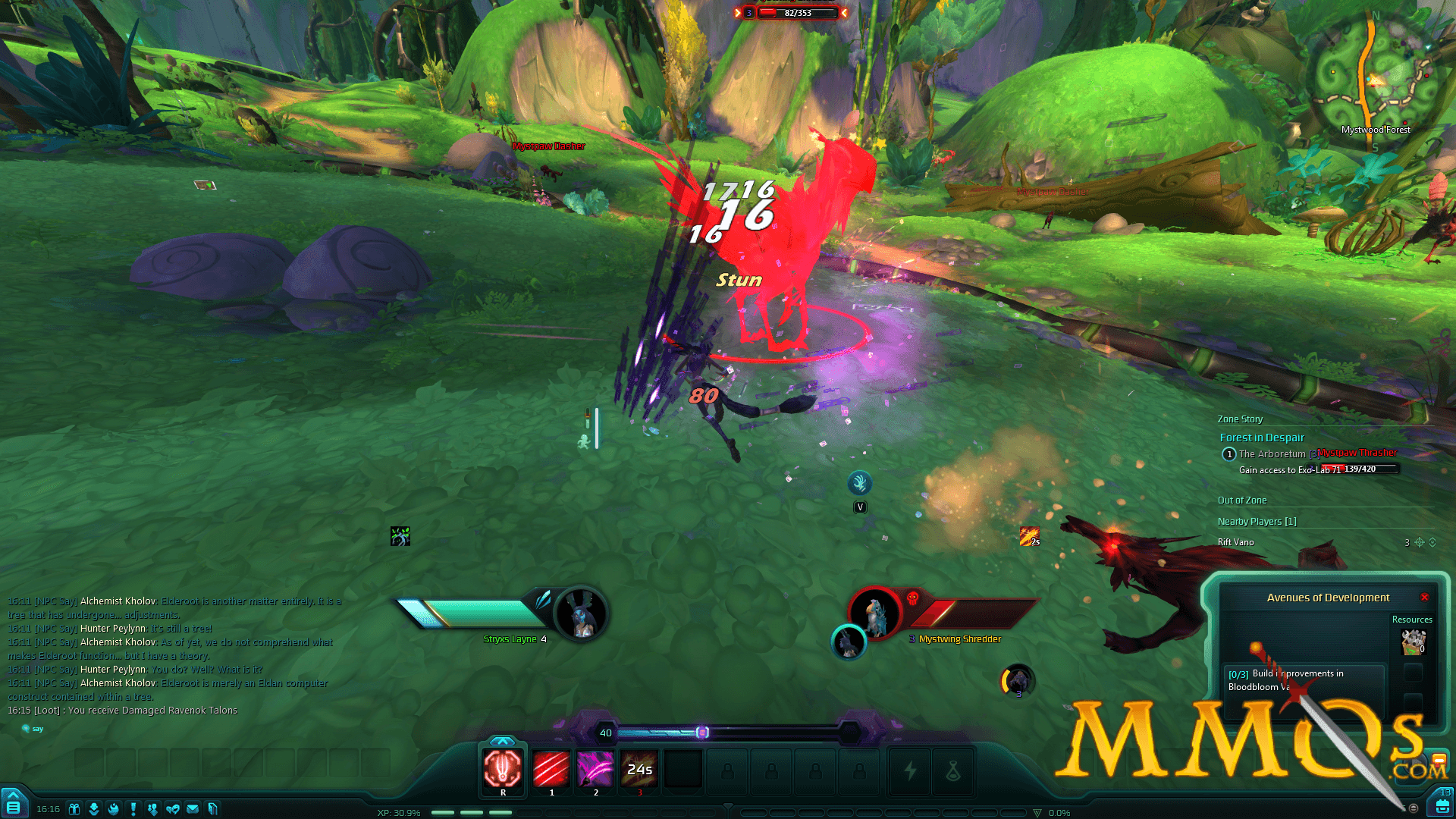Select the Forest in Despair quest title
1456x819 pixels.
(x=1262, y=438)
